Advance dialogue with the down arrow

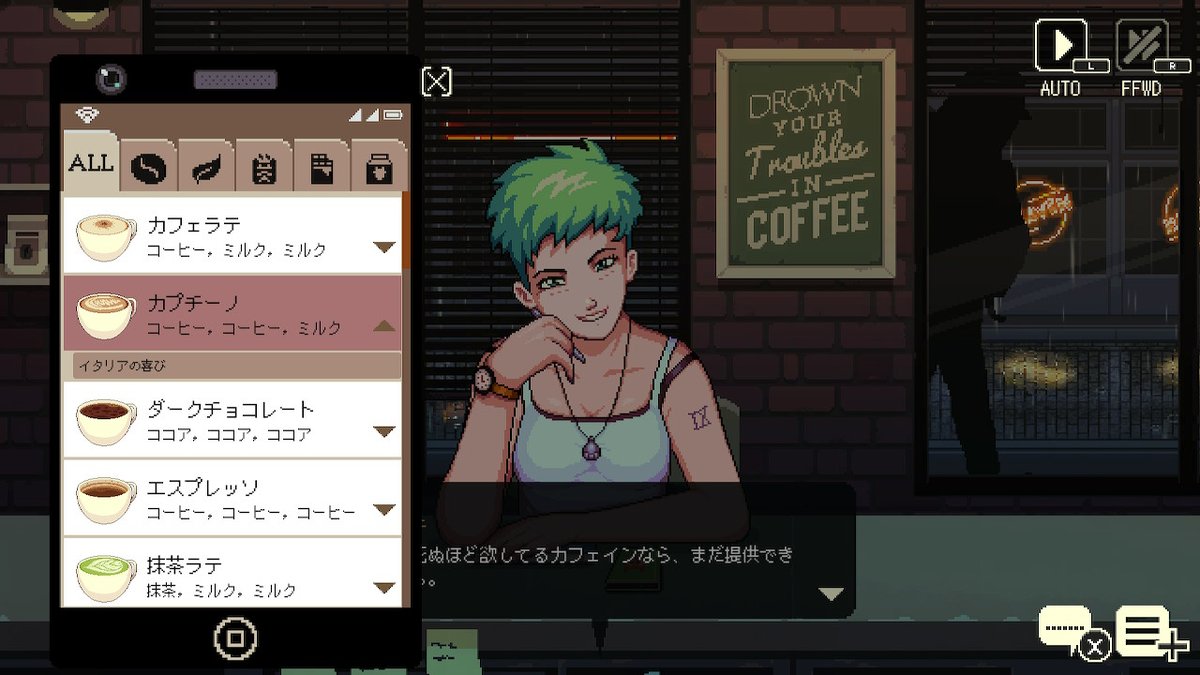pyautogui.click(x=831, y=594)
